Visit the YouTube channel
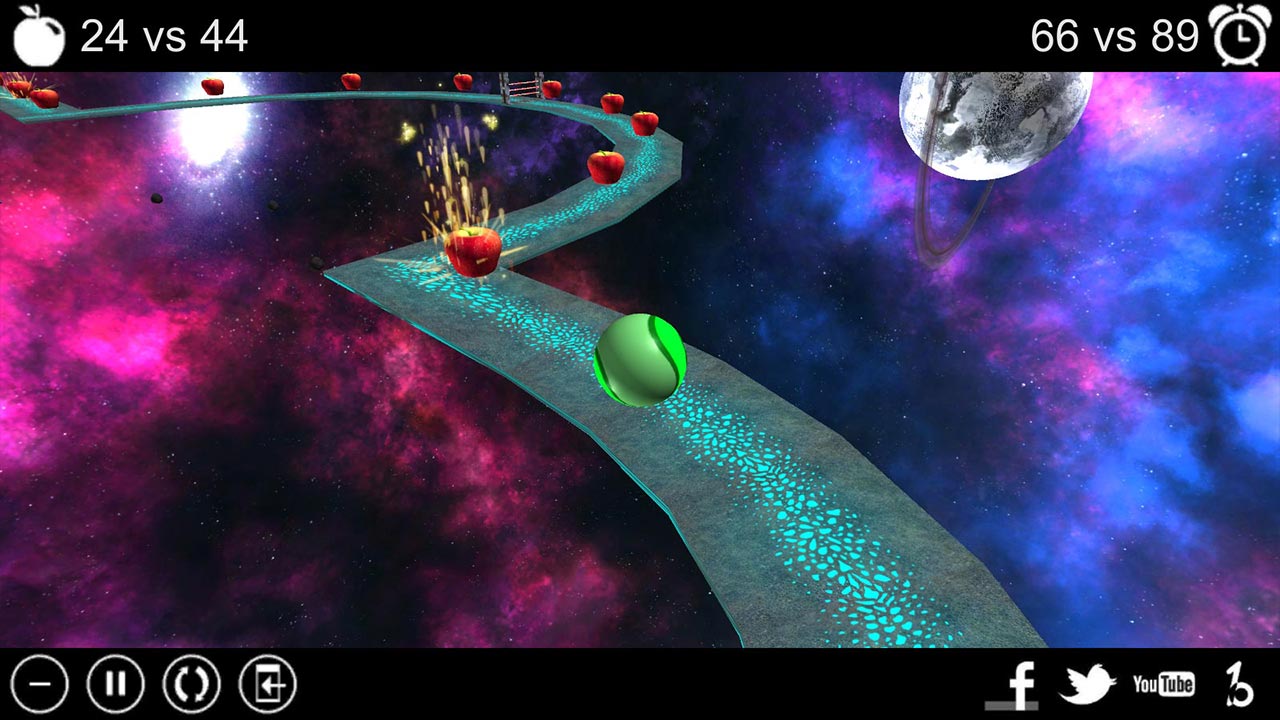This screenshot has width=1280, height=720. (x=1163, y=684)
